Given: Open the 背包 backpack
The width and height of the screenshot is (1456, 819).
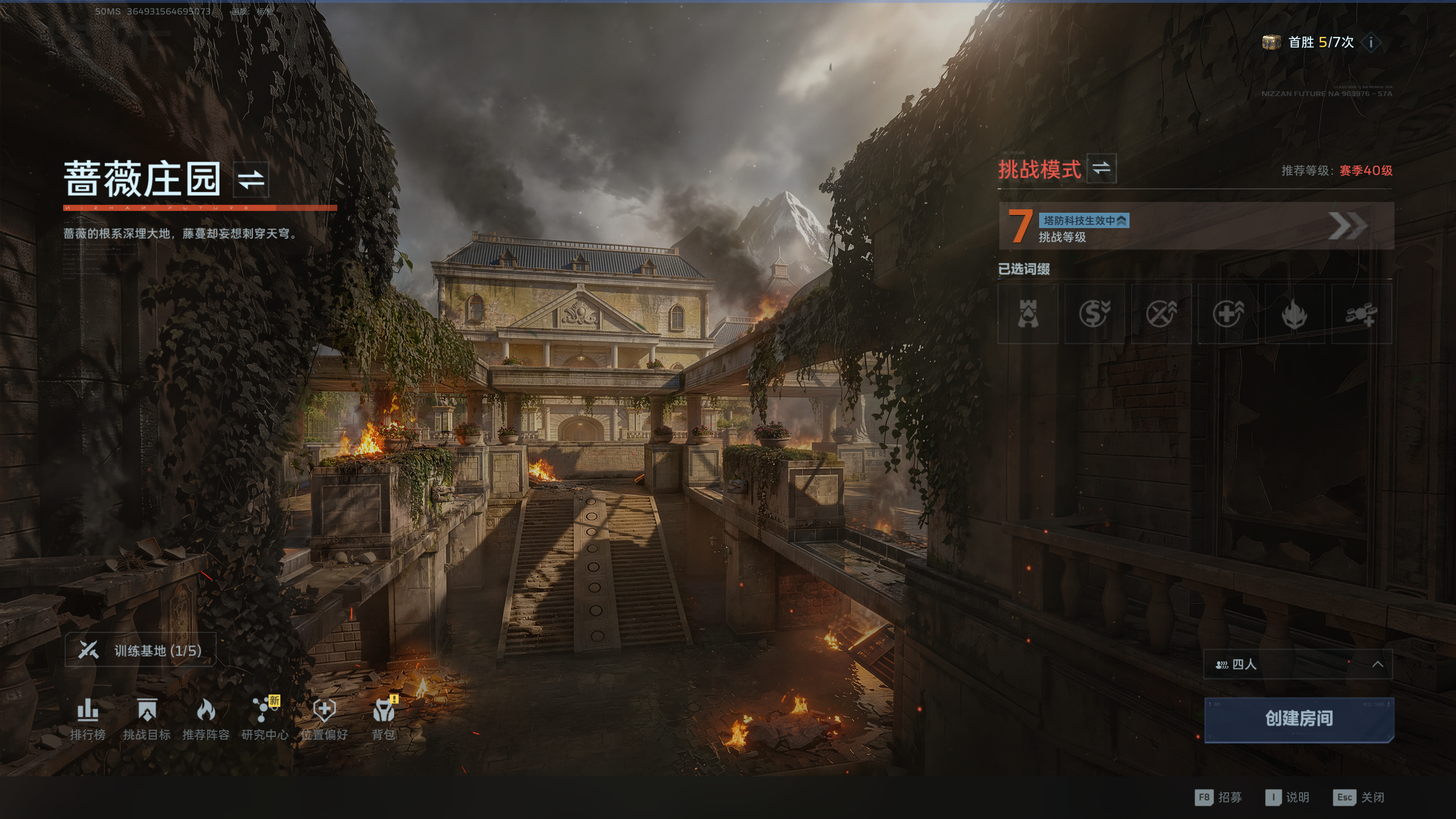Looking at the screenshot, I should pyautogui.click(x=384, y=719).
